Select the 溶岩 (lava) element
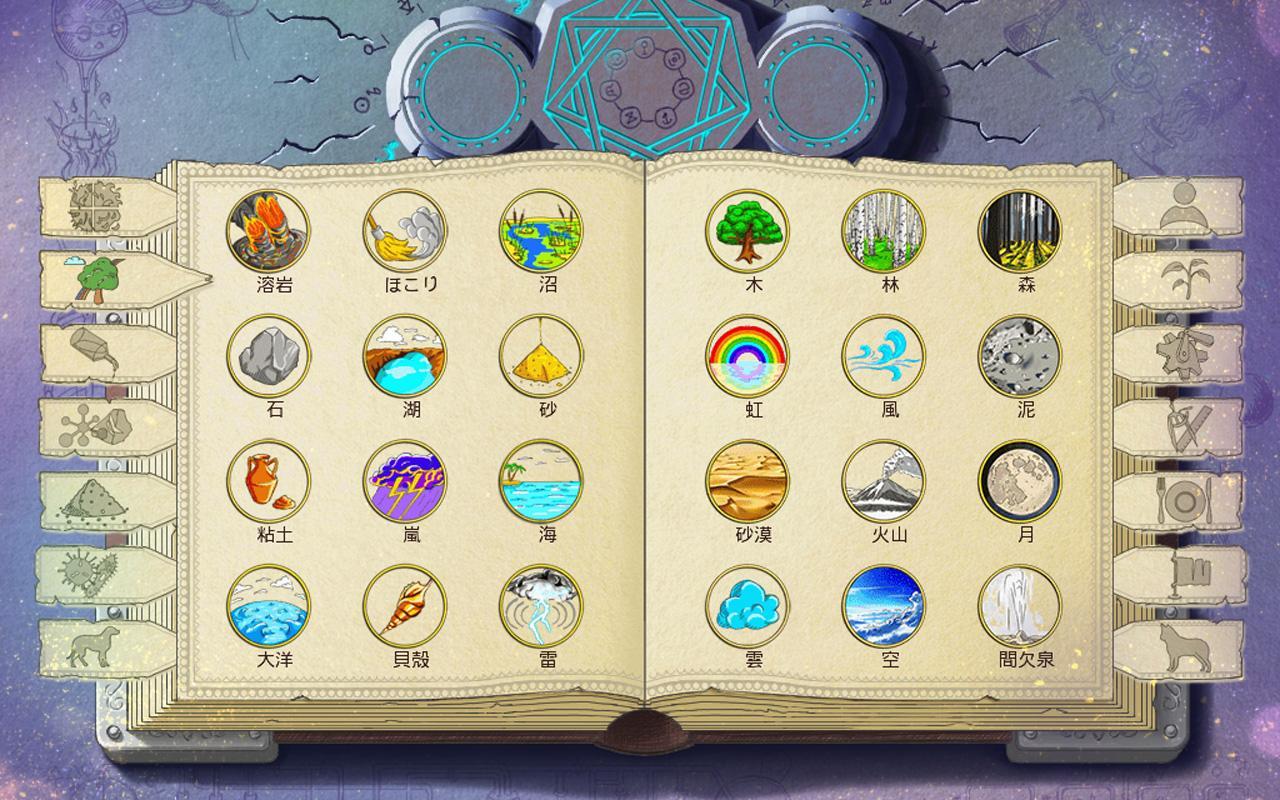1280x800 pixels. tap(269, 231)
